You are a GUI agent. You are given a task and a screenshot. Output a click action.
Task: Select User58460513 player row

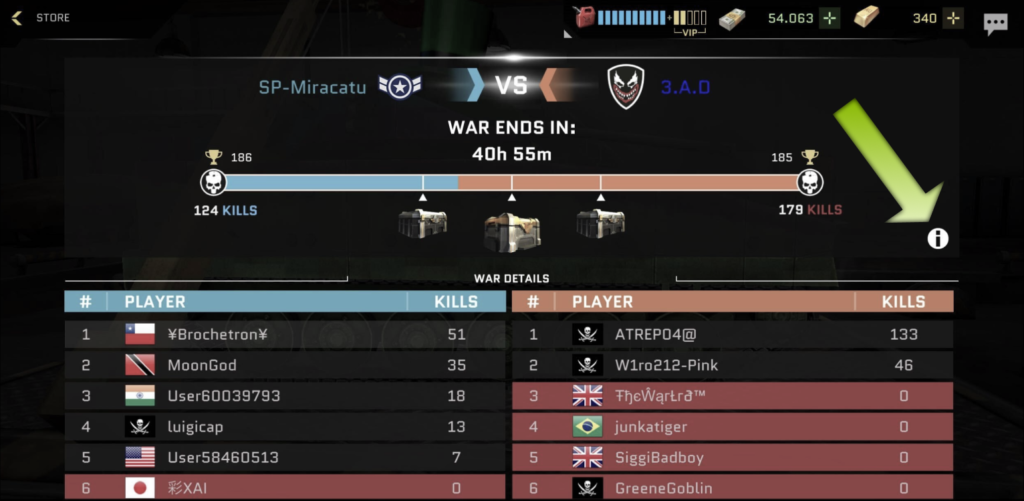click(285, 457)
